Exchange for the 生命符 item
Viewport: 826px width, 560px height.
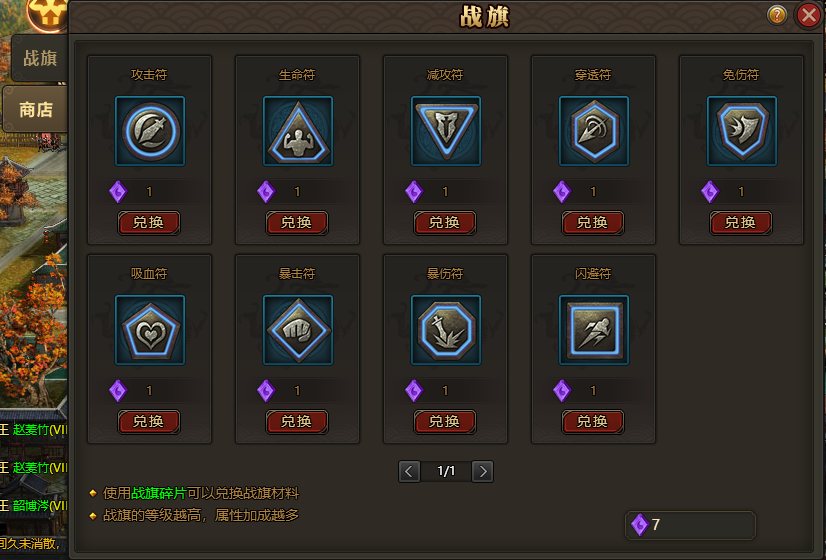pyautogui.click(x=297, y=222)
